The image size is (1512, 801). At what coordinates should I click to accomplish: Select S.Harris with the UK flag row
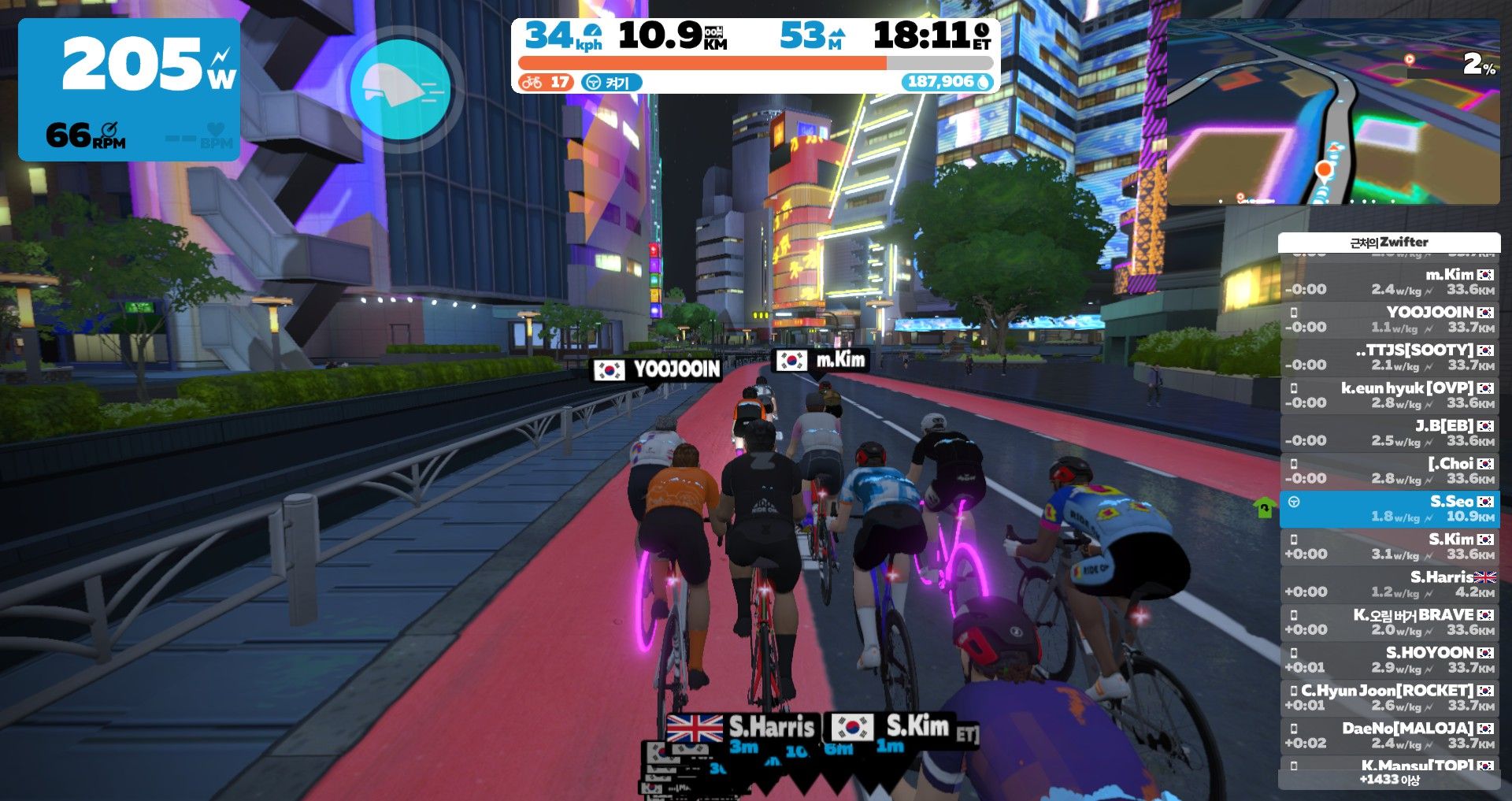pyautogui.click(x=1389, y=584)
